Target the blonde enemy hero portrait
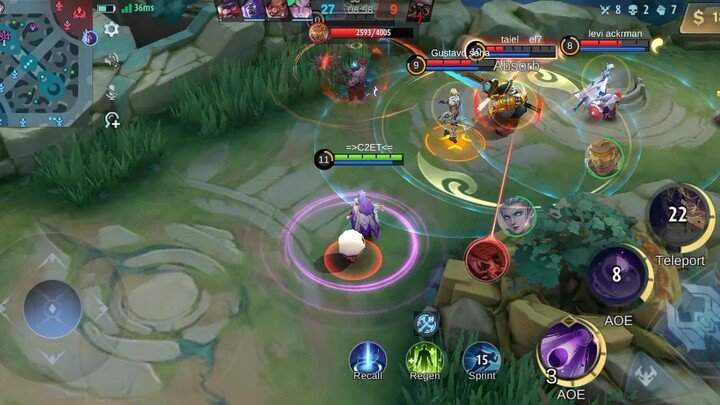This screenshot has height=405, width=720. click(604, 157)
